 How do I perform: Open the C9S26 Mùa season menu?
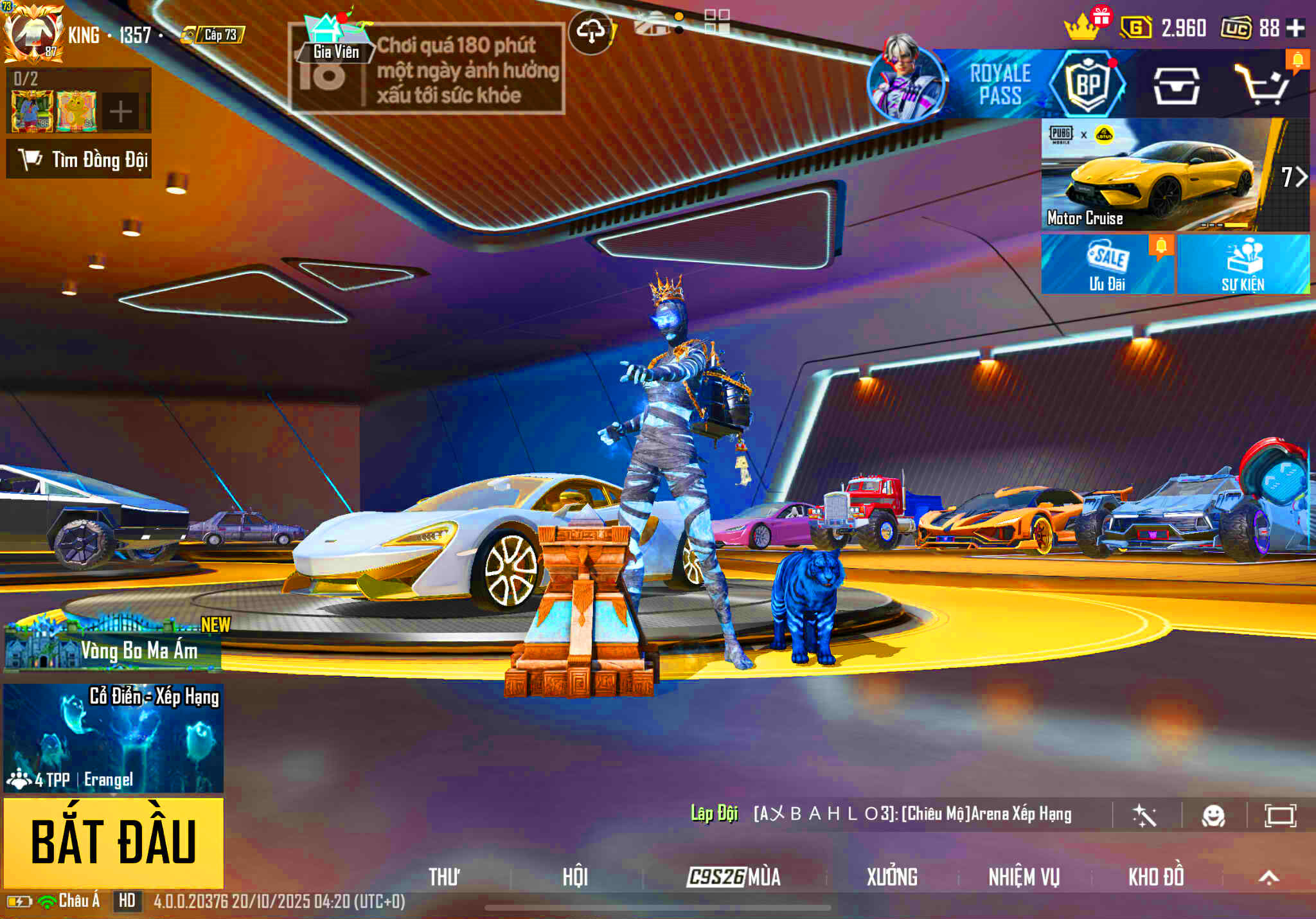click(734, 877)
